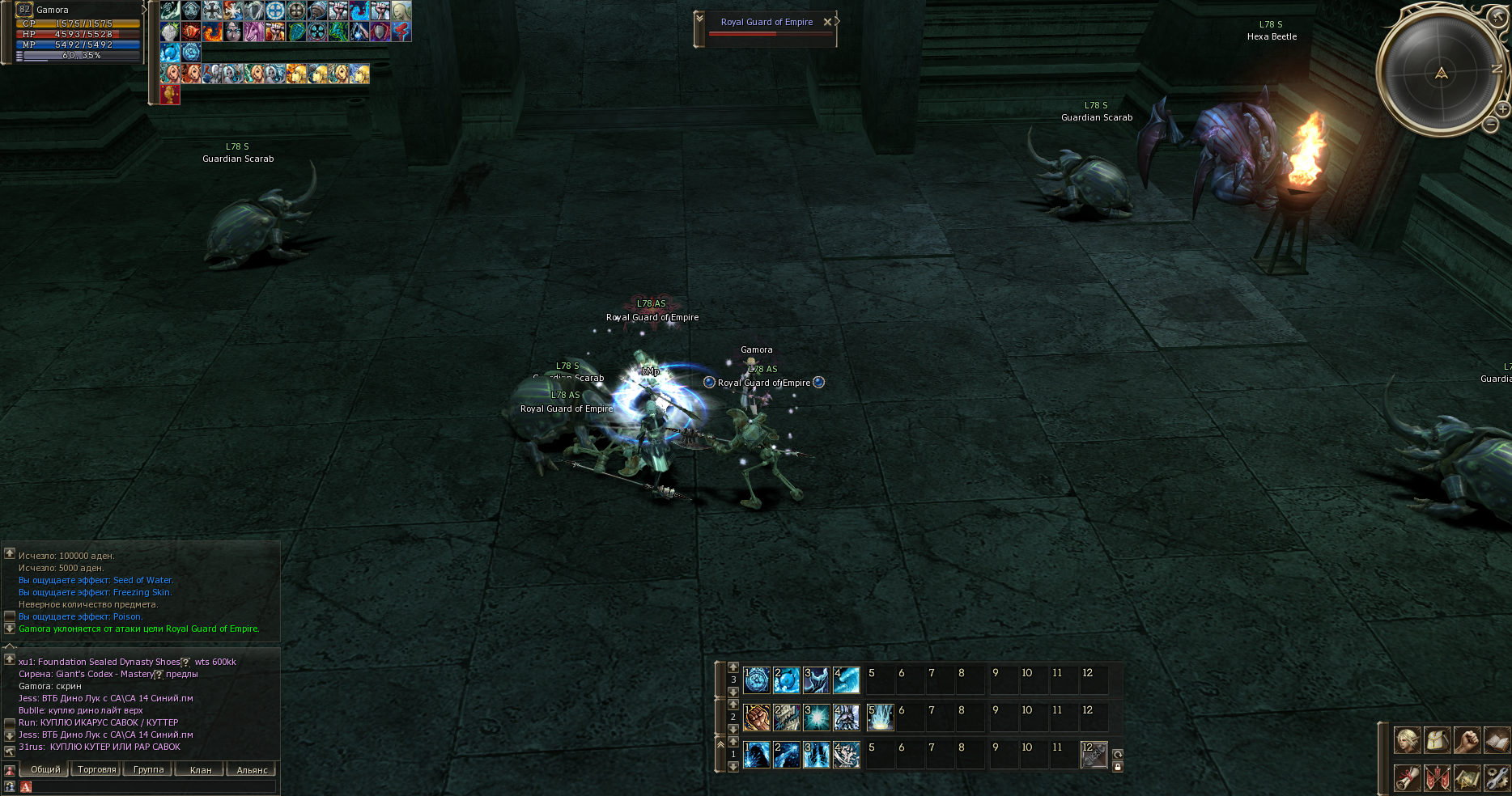Open the world map parchment icon
The width and height of the screenshot is (1512, 796).
click(1467, 777)
